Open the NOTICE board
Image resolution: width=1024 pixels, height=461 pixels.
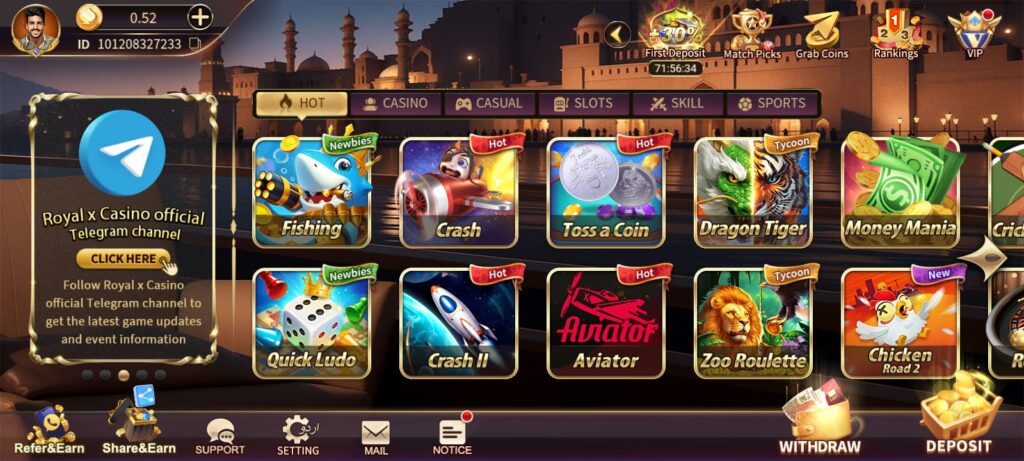453,436
